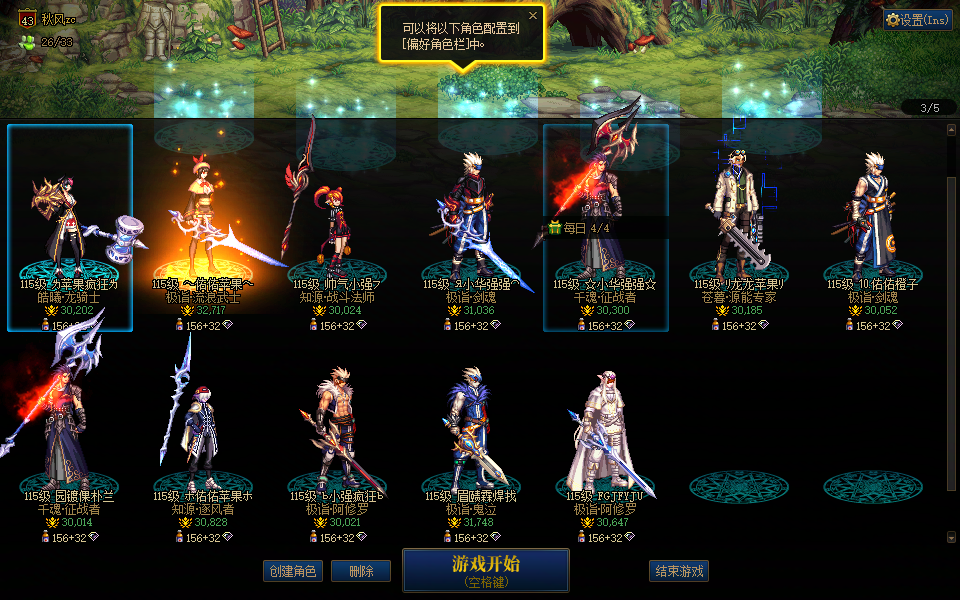Choose the 流浪武士 character with flame aura
This screenshot has height=600, width=960.
(203, 230)
